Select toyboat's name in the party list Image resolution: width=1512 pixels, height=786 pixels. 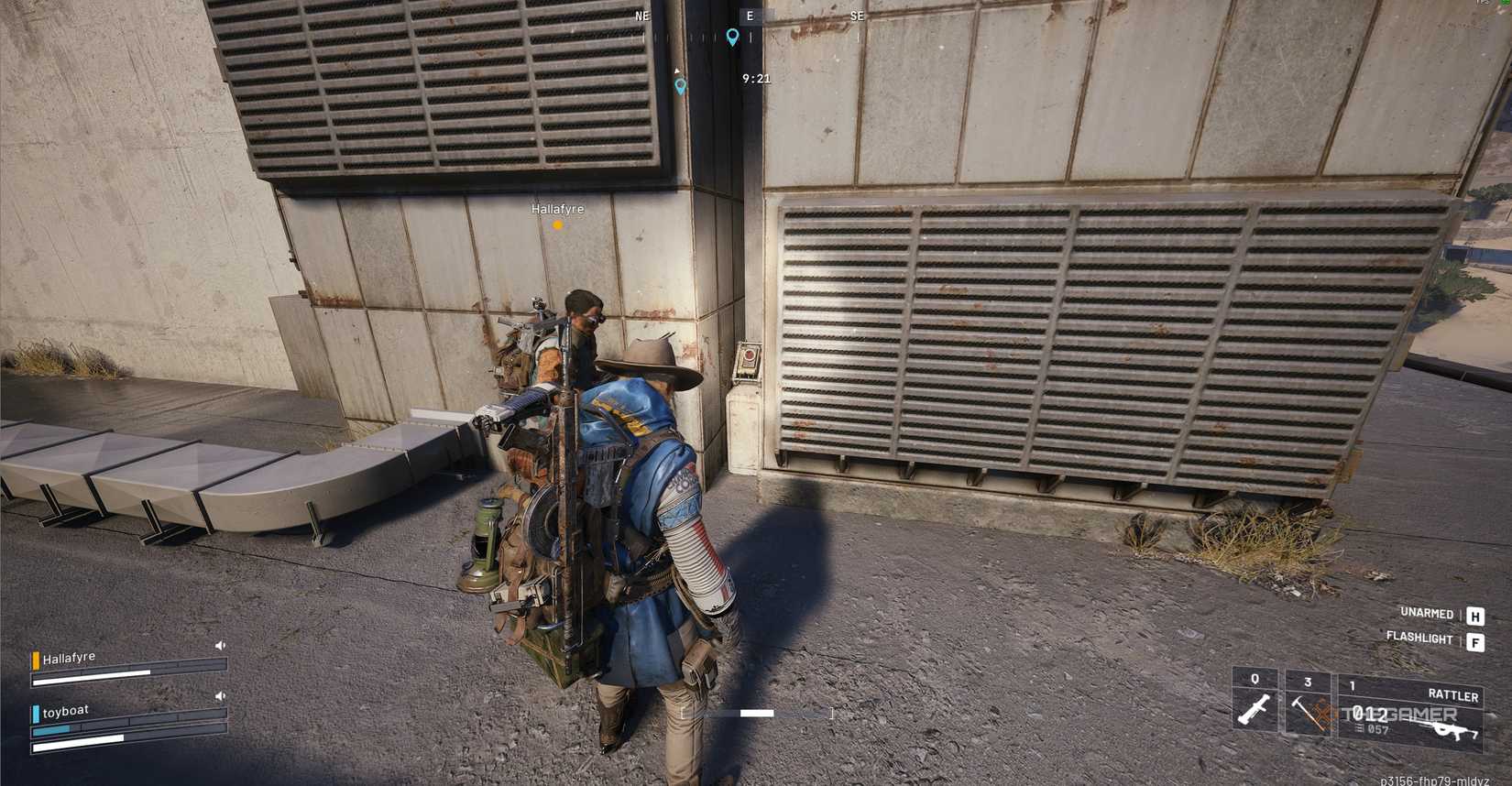[66, 711]
